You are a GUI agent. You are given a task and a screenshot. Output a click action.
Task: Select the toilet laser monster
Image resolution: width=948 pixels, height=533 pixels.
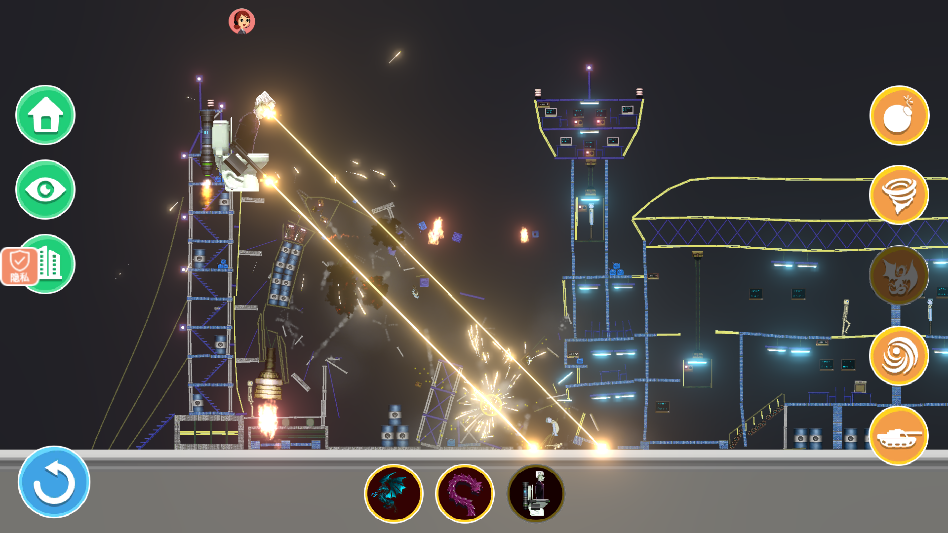click(536, 493)
